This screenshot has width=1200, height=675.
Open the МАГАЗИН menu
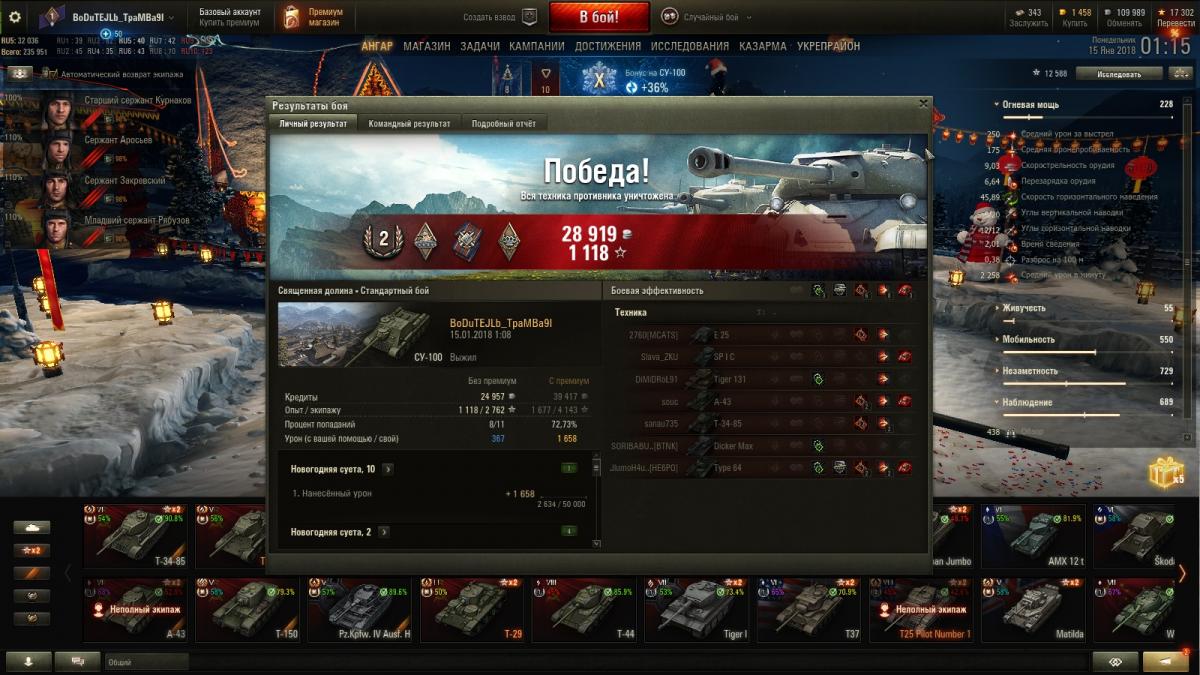426,46
